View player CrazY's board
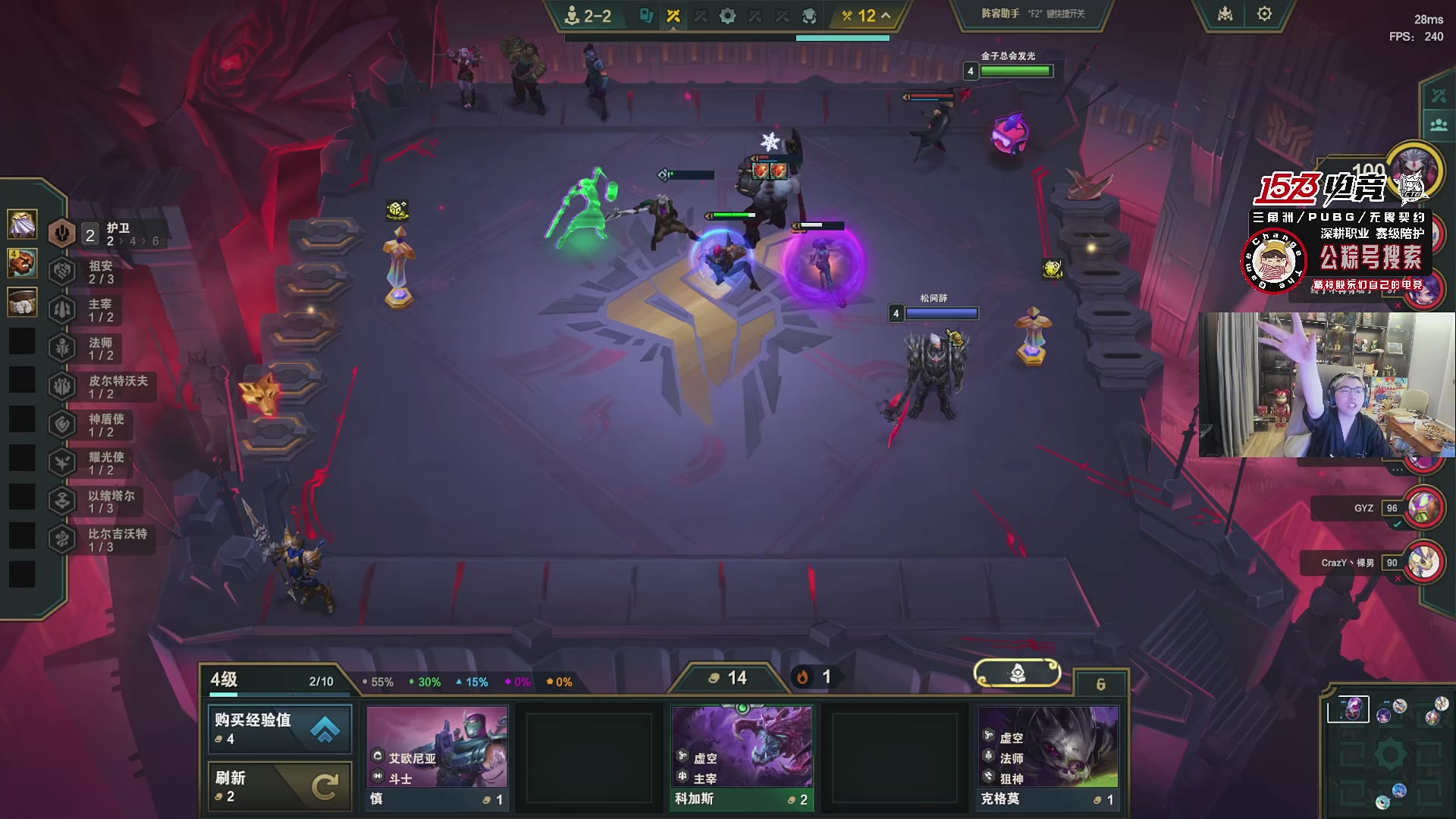Image resolution: width=1456 pixels, height=819 pixels. click(1423, 563)
